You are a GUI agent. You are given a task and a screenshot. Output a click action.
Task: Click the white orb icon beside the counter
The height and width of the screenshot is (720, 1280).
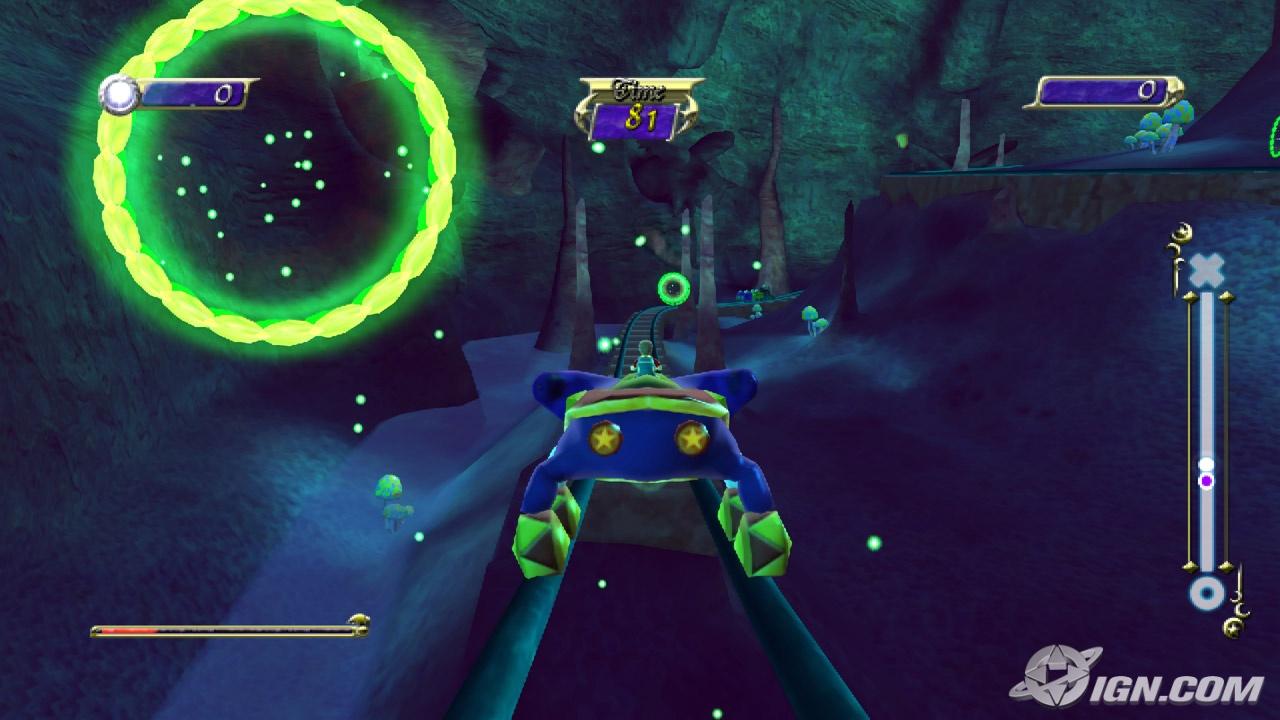(x=119, y=95)
